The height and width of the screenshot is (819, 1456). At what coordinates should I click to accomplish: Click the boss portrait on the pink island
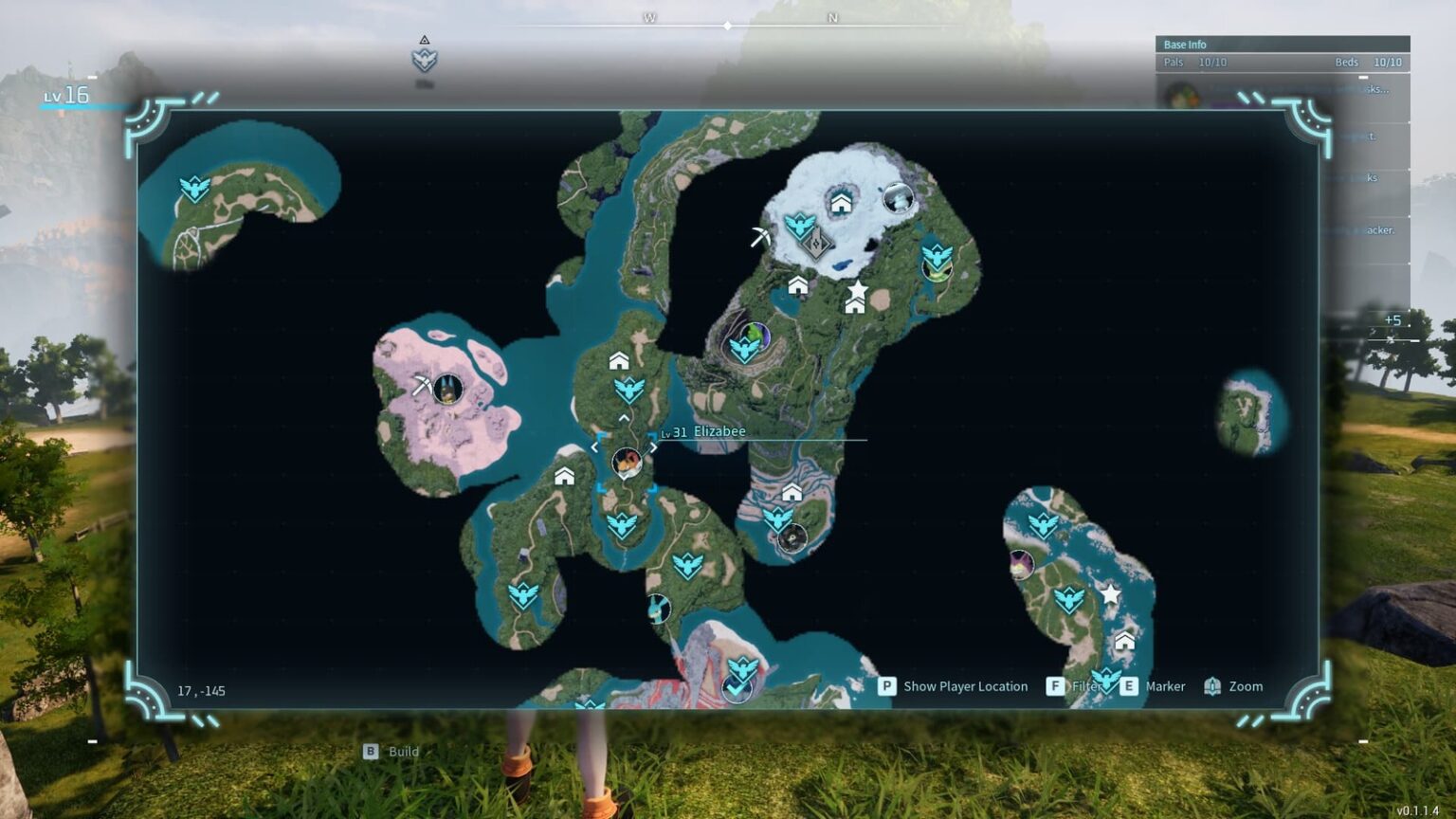click(447, 388)
